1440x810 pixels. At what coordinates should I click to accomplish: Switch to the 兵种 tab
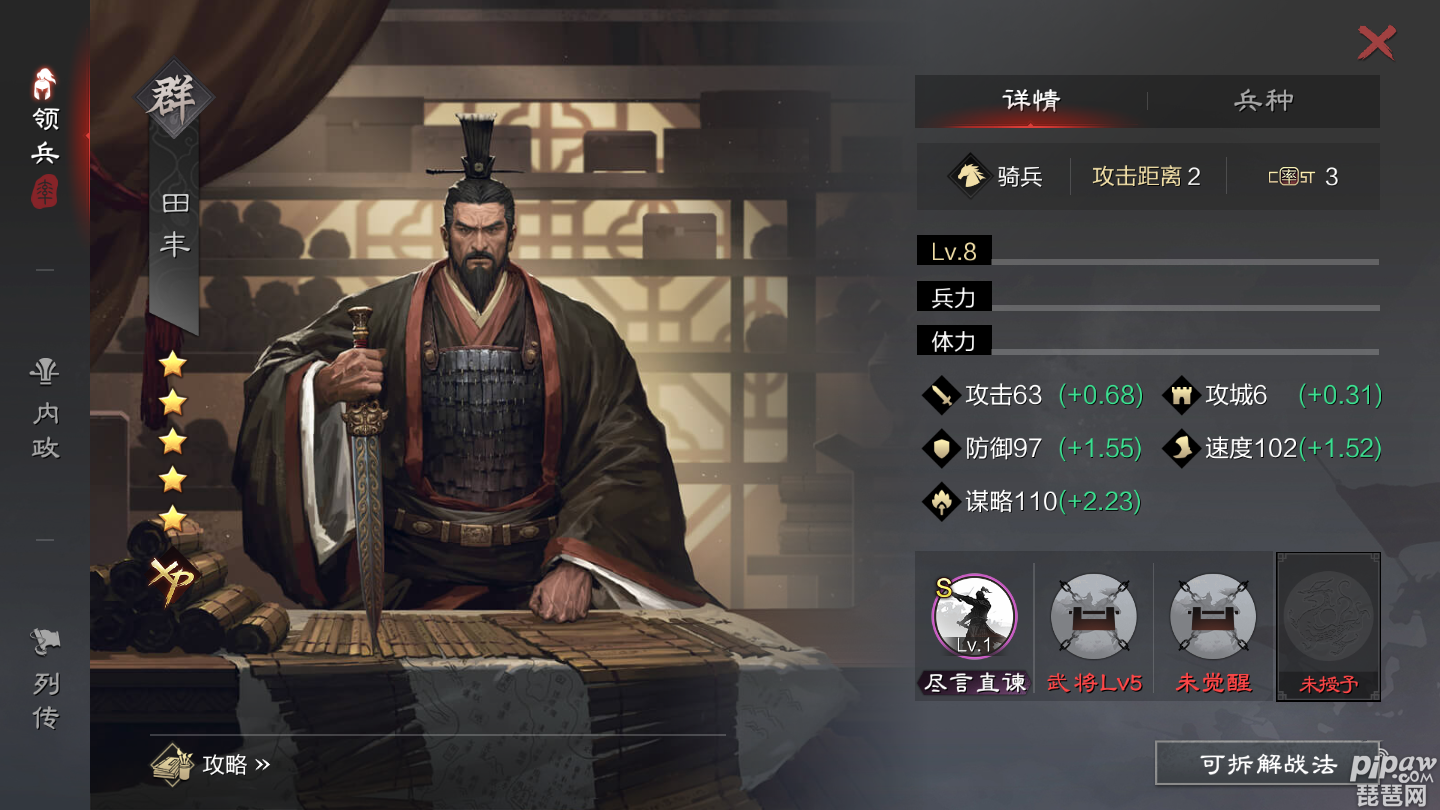click(x=1264, y=101)
